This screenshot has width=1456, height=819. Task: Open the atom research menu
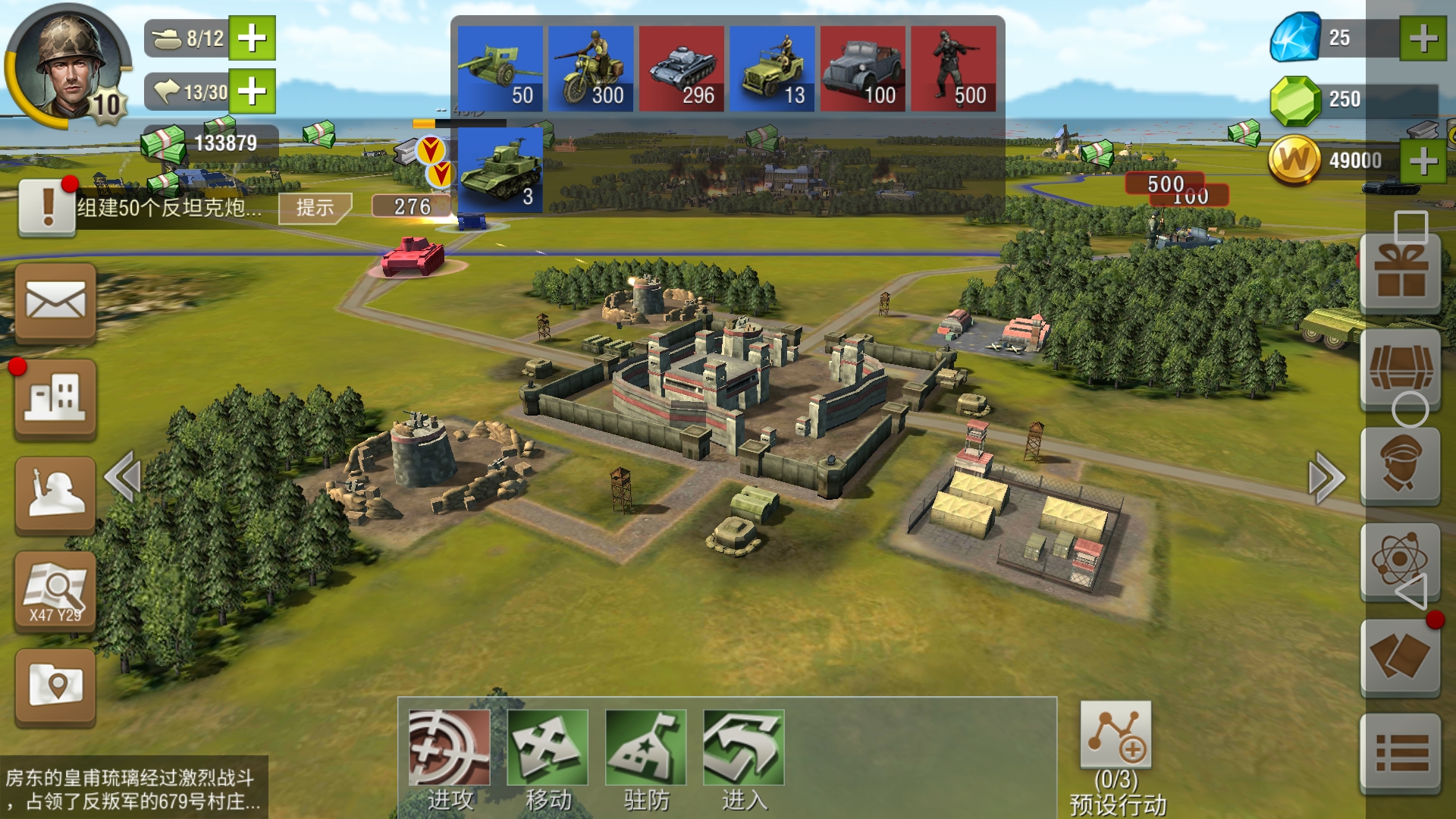click(x=1400, y=561)
